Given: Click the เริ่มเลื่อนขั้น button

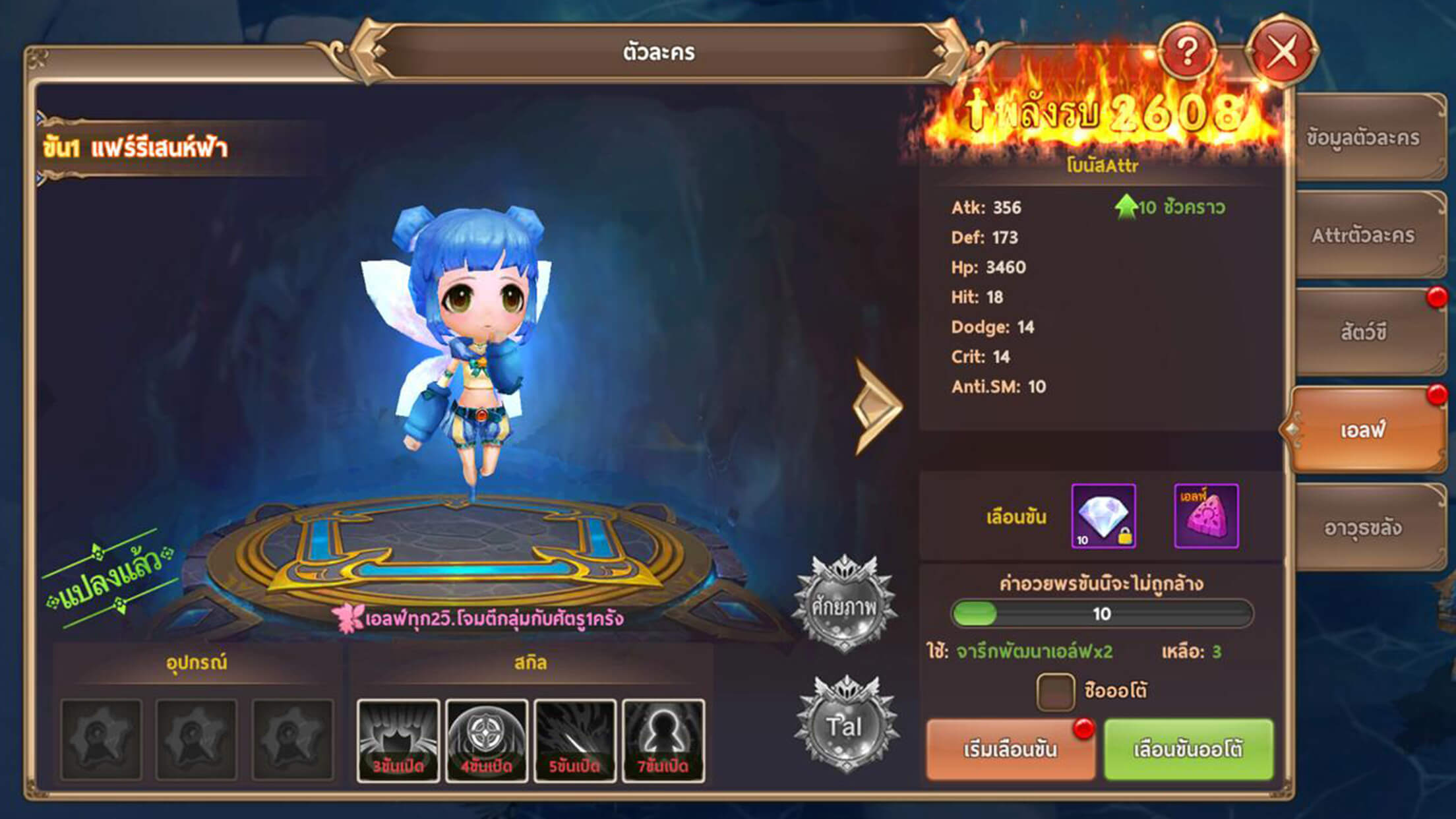Looking at the screenshot, I should 1010,749.
